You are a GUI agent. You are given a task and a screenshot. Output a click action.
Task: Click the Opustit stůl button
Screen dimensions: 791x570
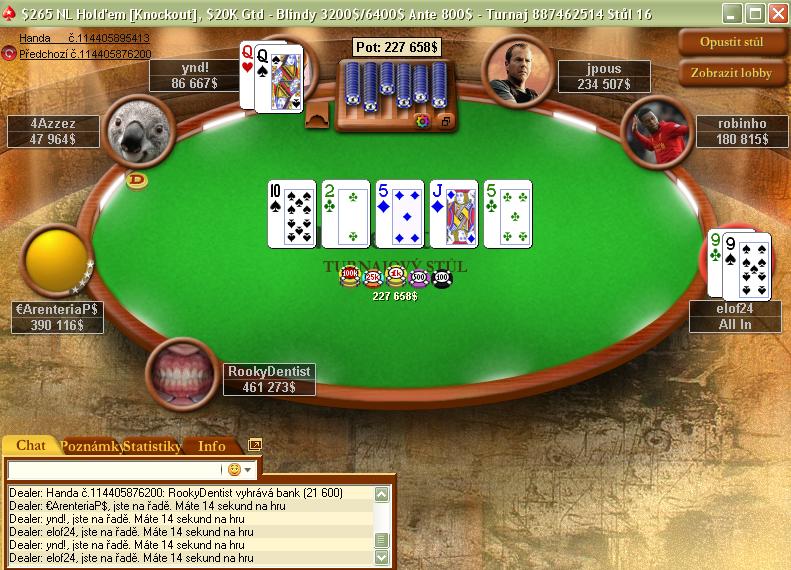click(x=732, y=42)
